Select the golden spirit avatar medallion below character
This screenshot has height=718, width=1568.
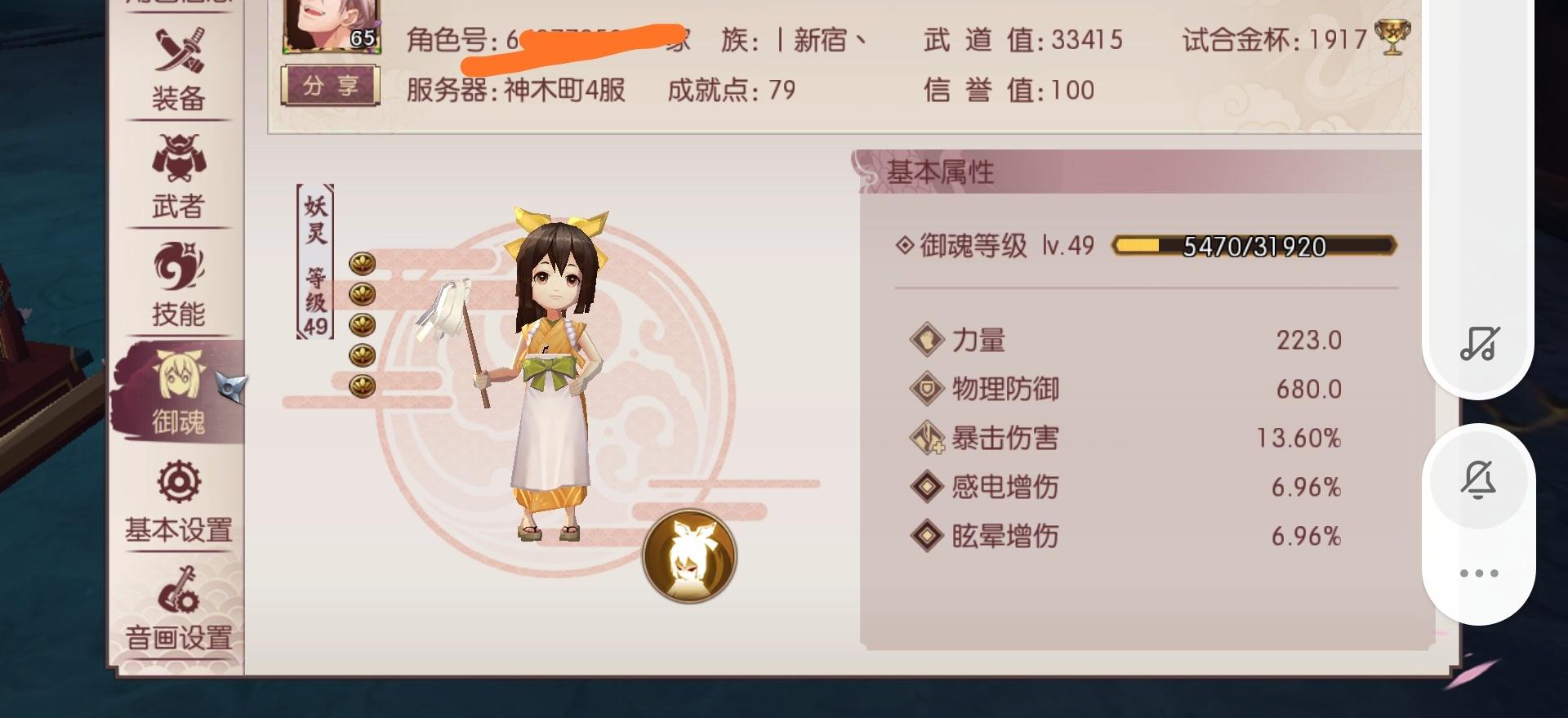688,555
